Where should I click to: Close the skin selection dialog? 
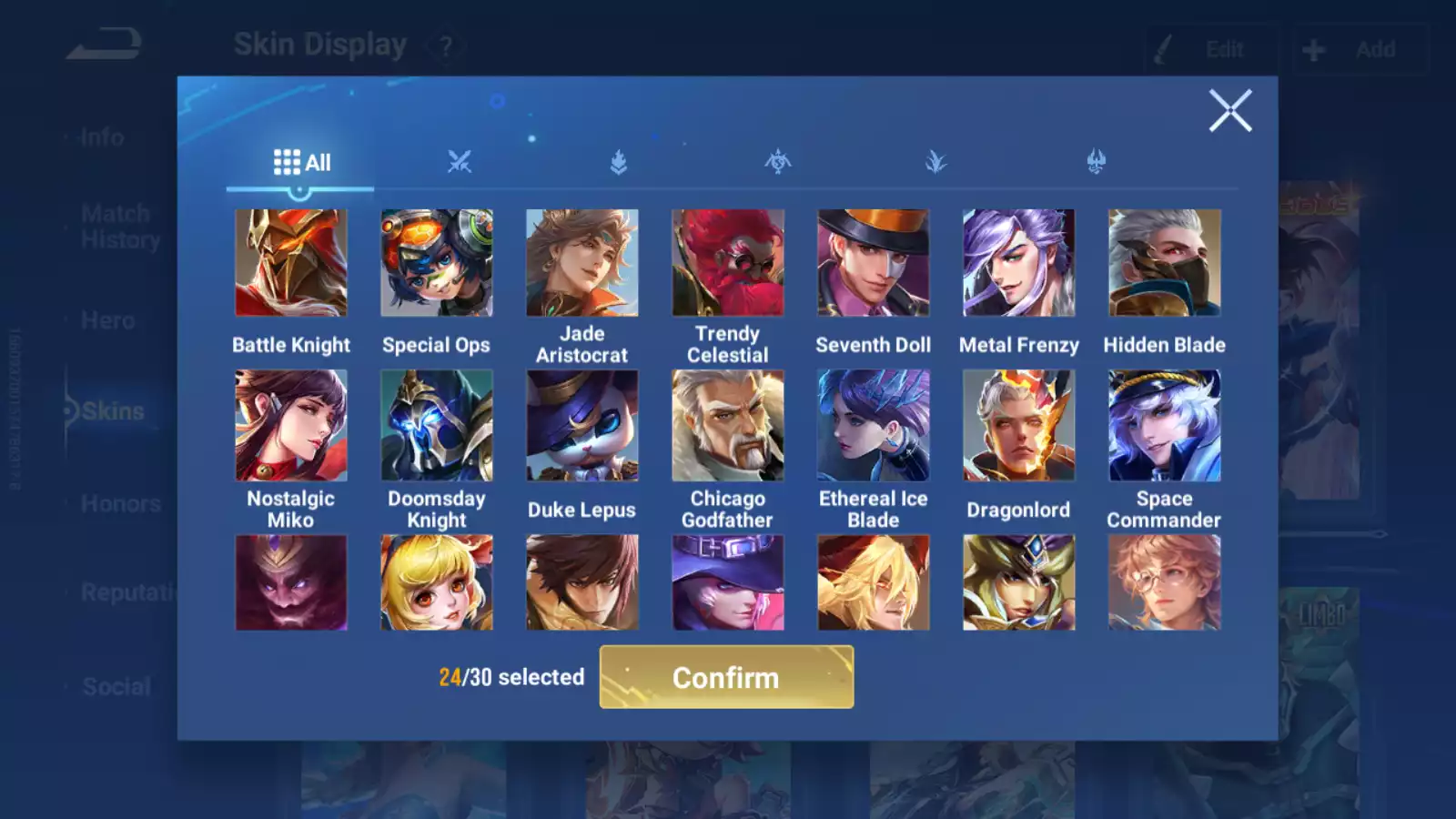click(1229, 111)
